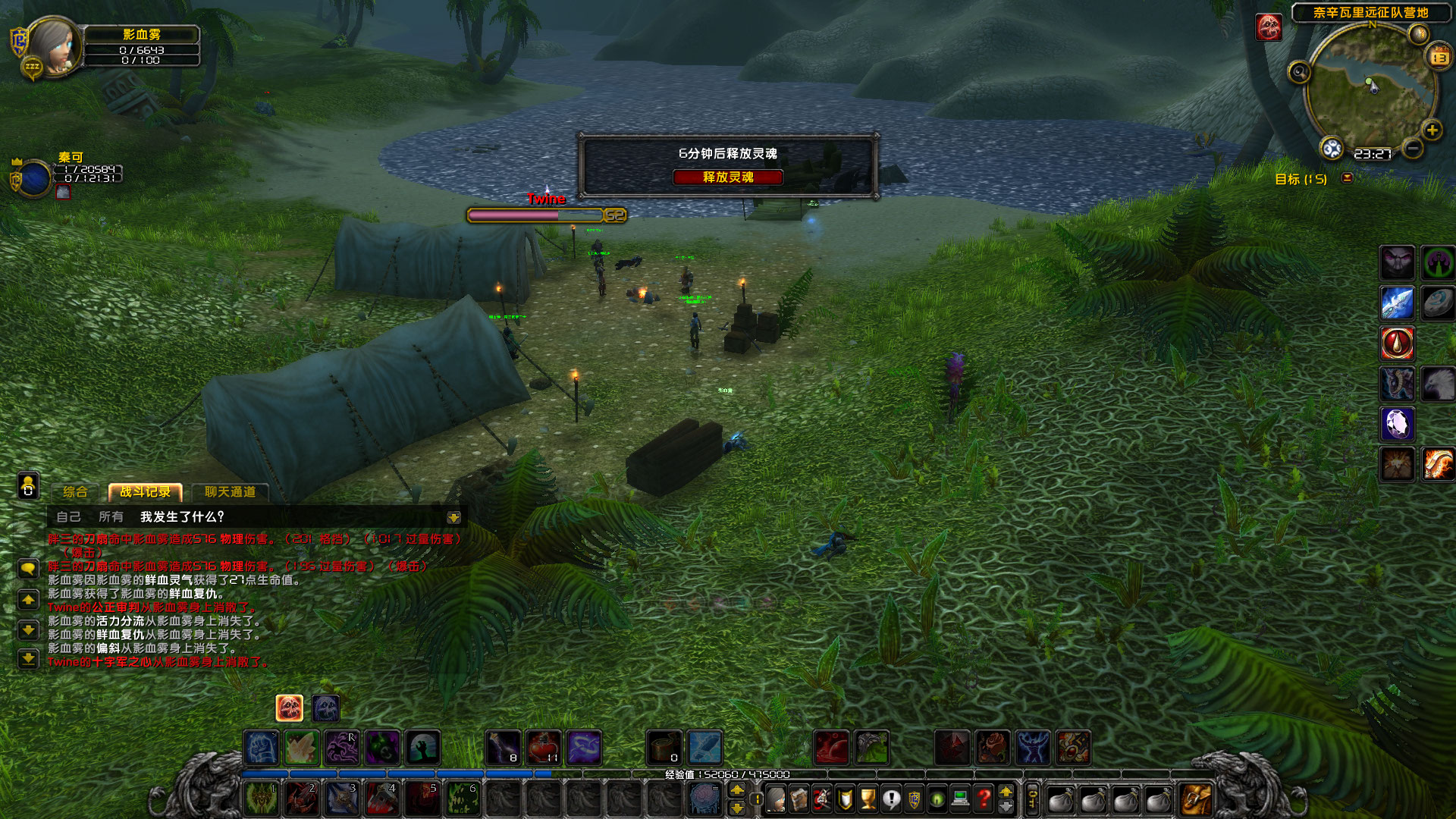Open the guild panel Alliance shield icon
This screenshot has width=1456, height=819.
[x=913, y=799]
